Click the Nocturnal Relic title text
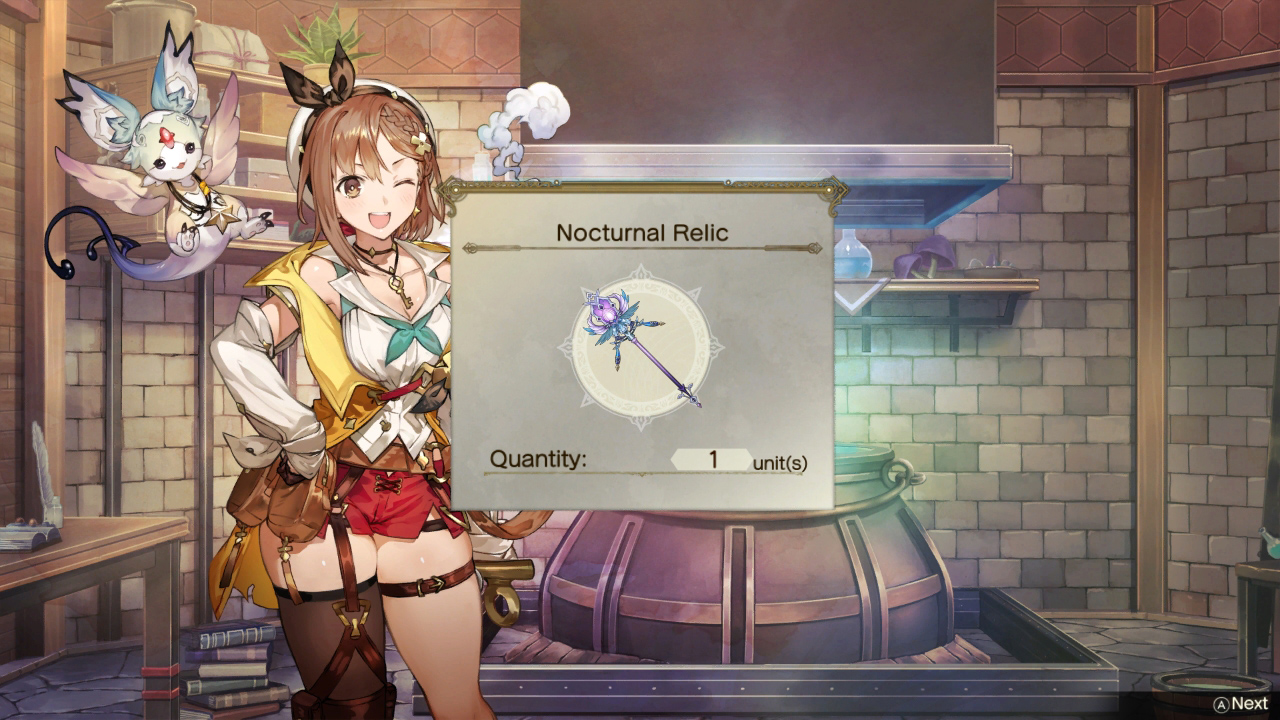Viewport: 1280px width, 720px height. pos(643,231)
